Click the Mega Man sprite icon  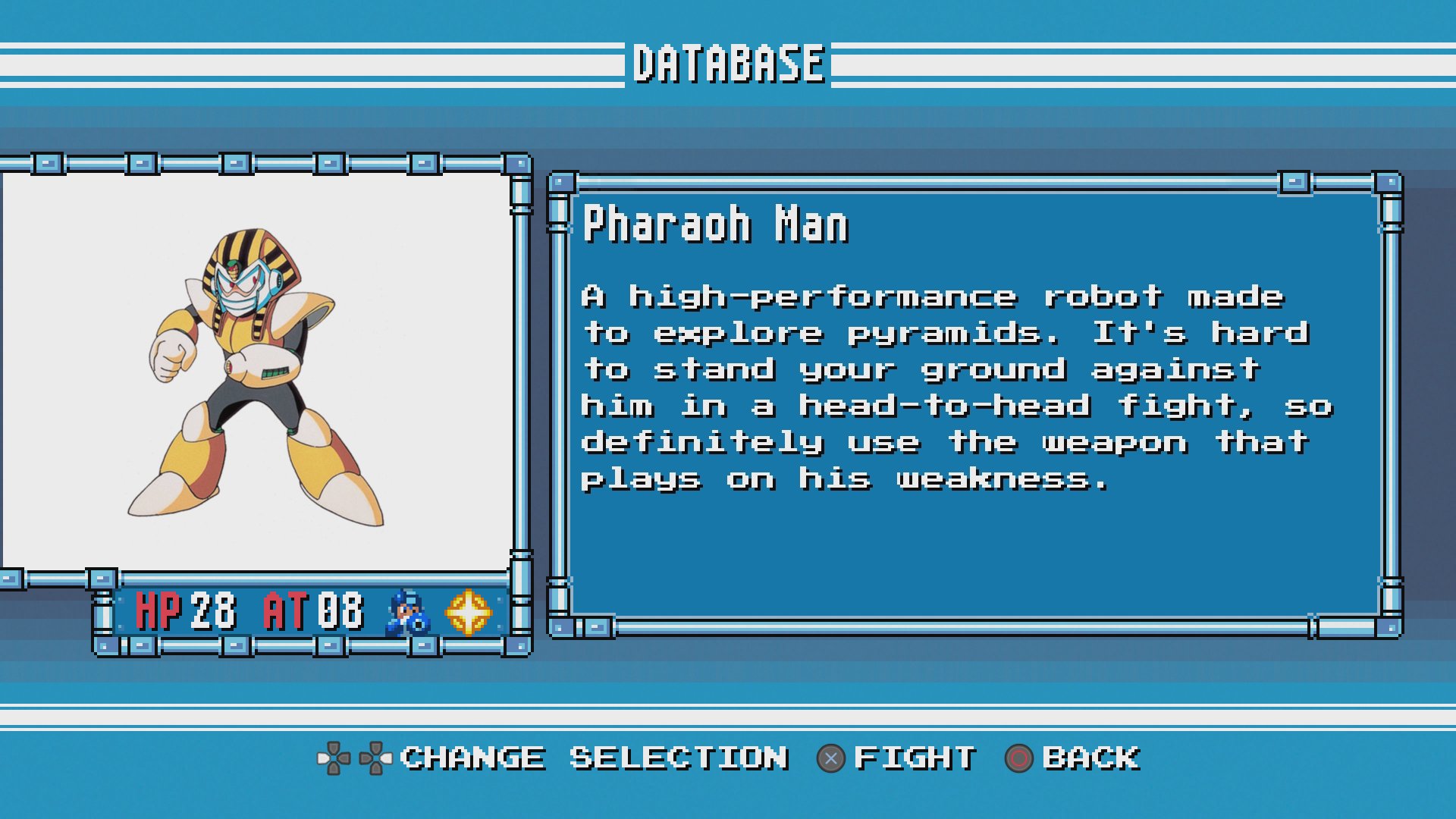coord(407,613)
